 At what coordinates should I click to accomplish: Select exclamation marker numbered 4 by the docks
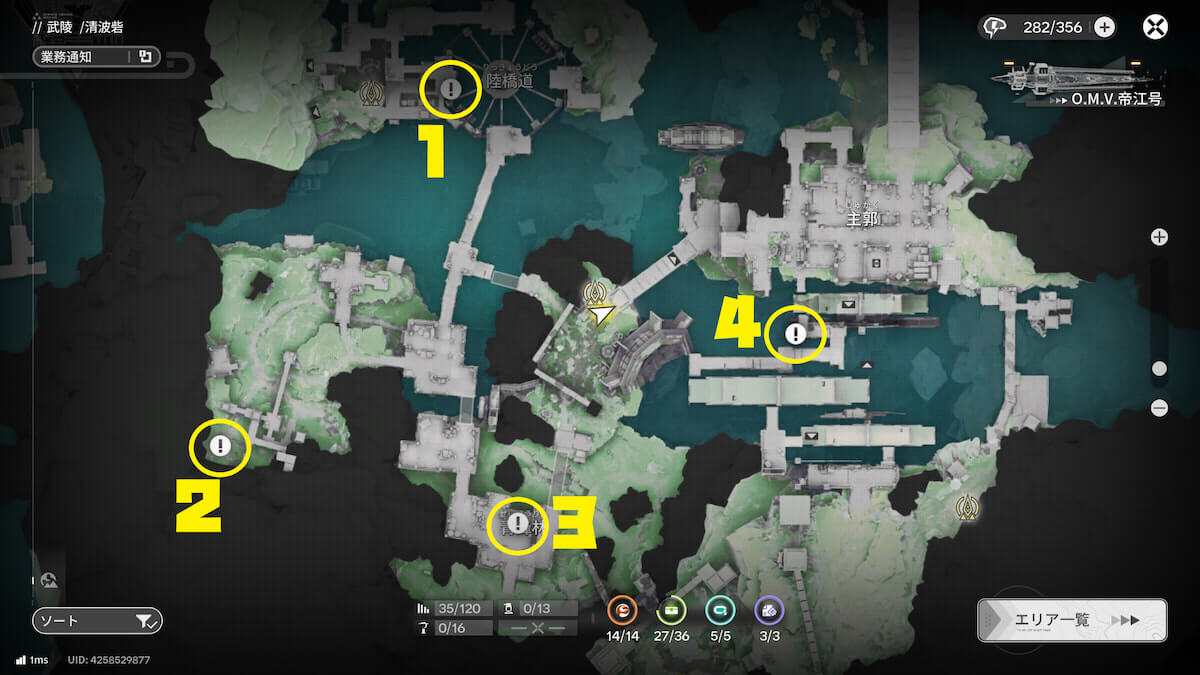[795, 334]
